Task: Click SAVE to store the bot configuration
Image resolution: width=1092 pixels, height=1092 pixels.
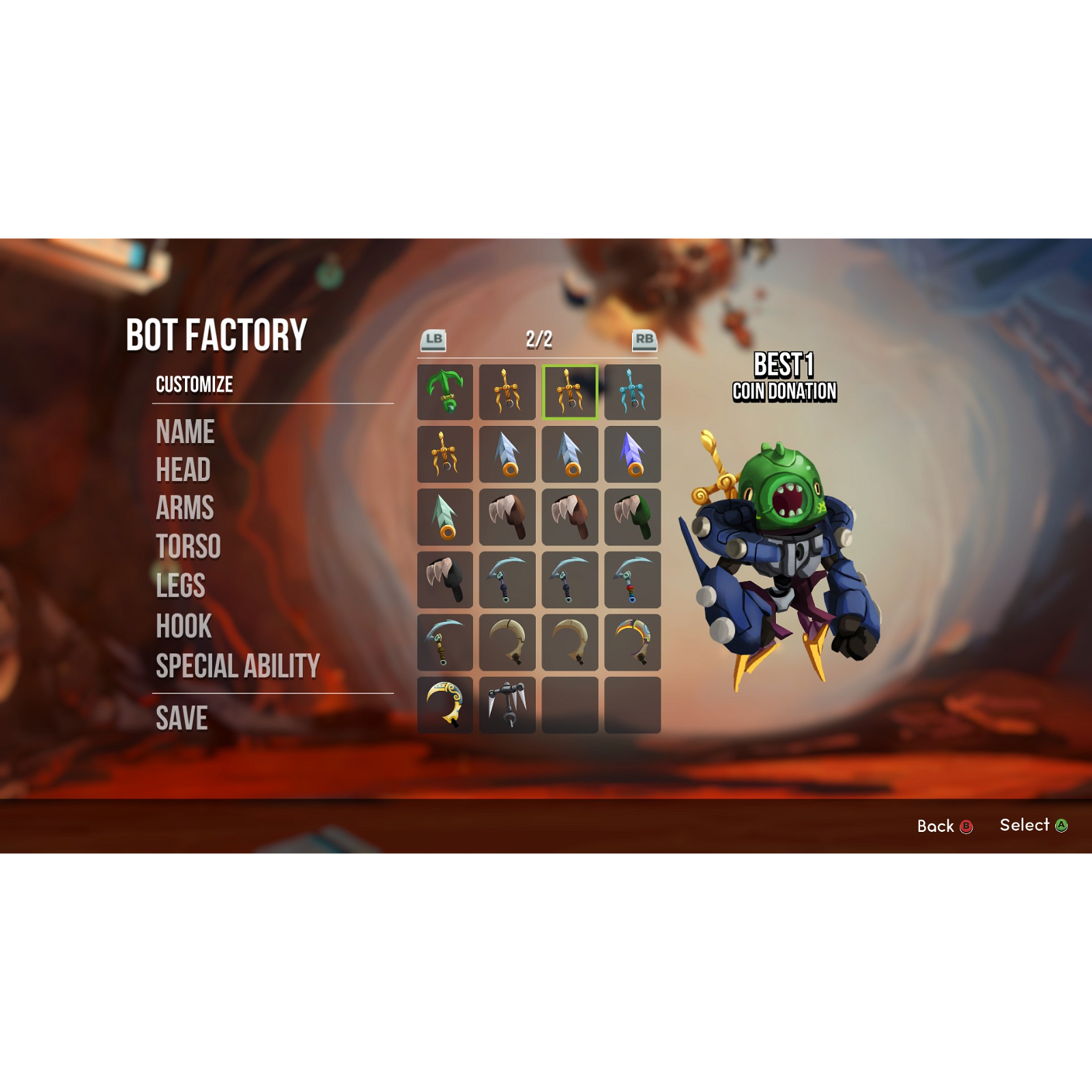Action: 183,716
